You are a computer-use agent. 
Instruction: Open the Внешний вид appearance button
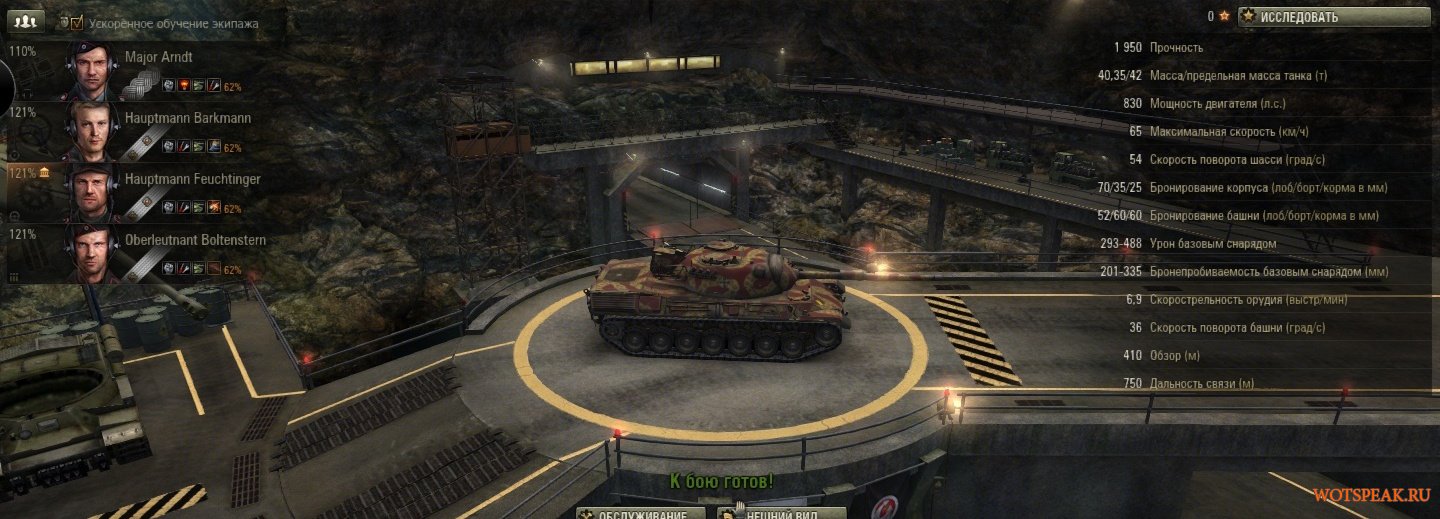click(x=782, y=513)
